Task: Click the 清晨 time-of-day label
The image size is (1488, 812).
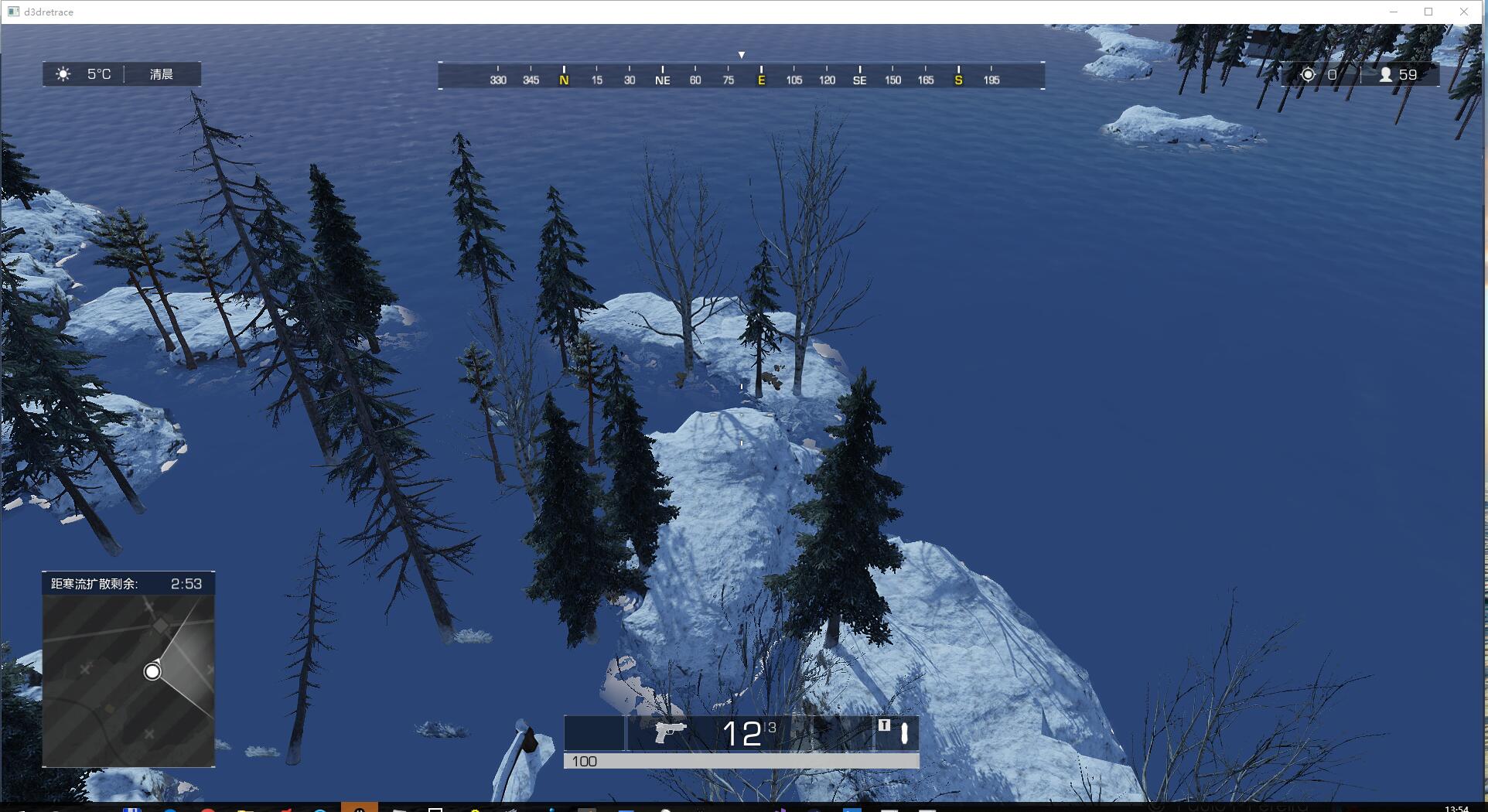Action: [x=160, y=74]
